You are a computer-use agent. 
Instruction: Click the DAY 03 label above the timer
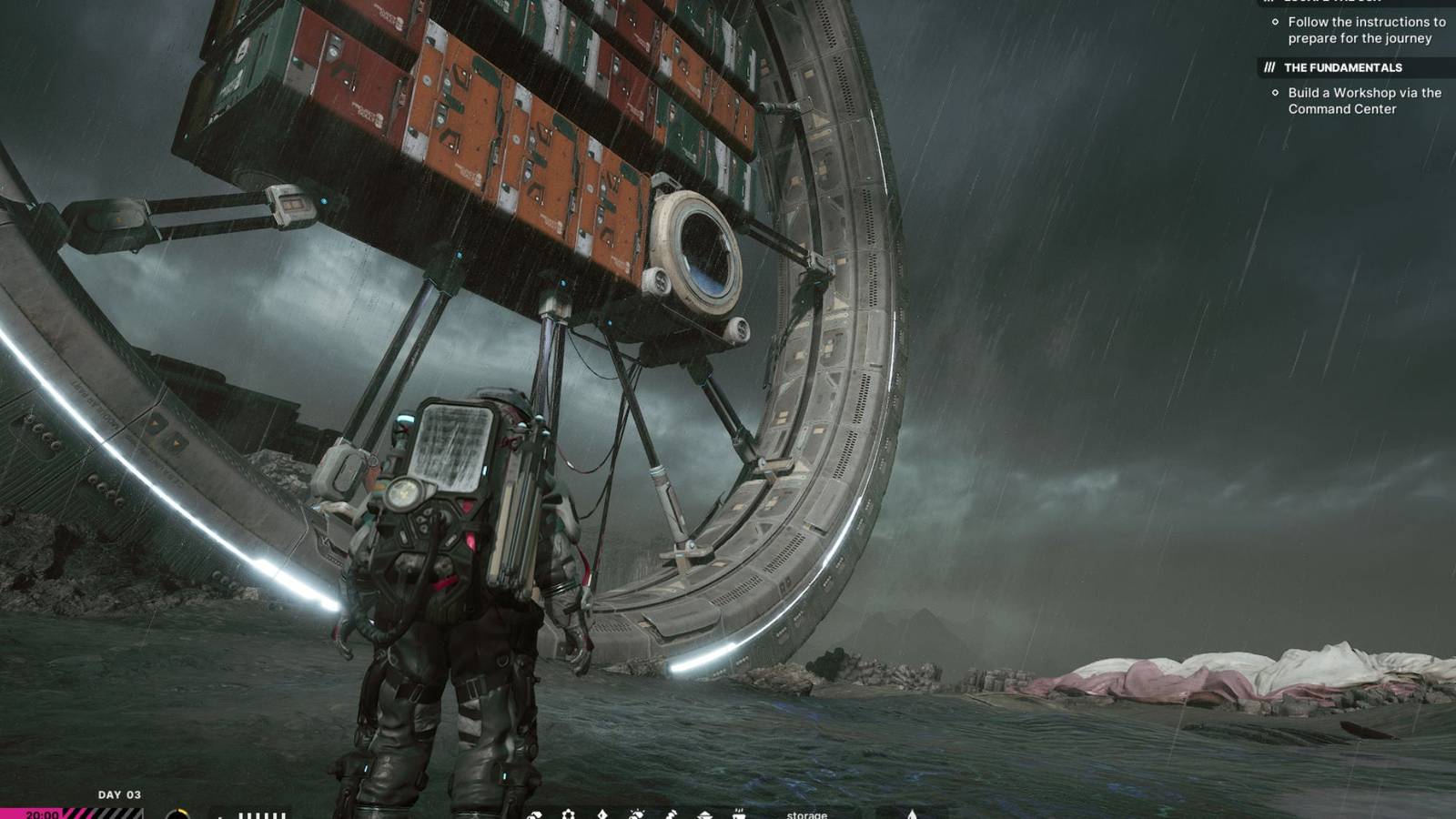point(118,794)
